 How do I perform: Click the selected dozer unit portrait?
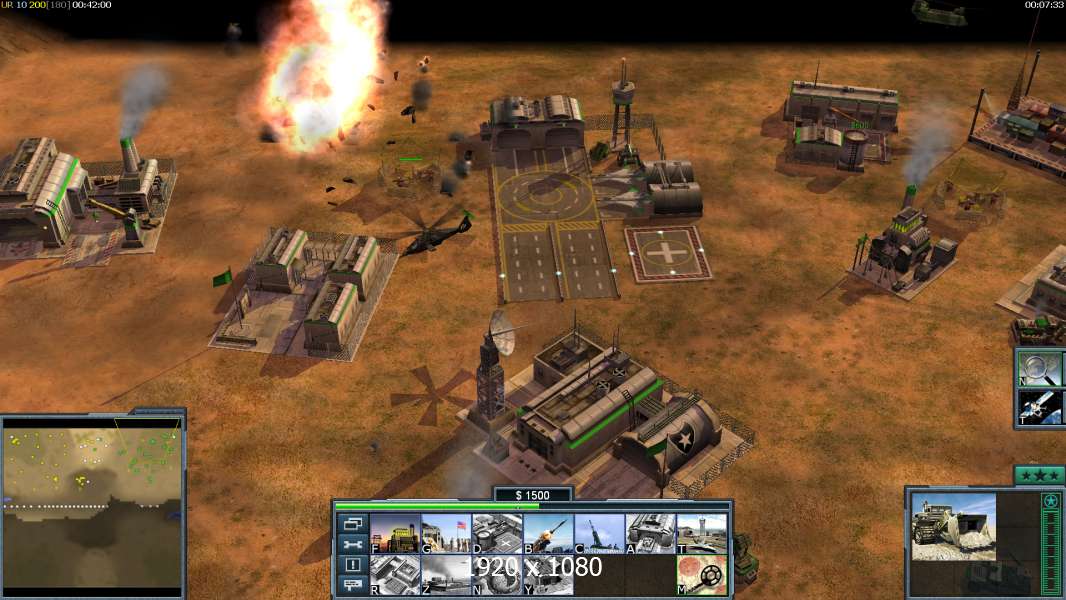[x=953, y=526]
